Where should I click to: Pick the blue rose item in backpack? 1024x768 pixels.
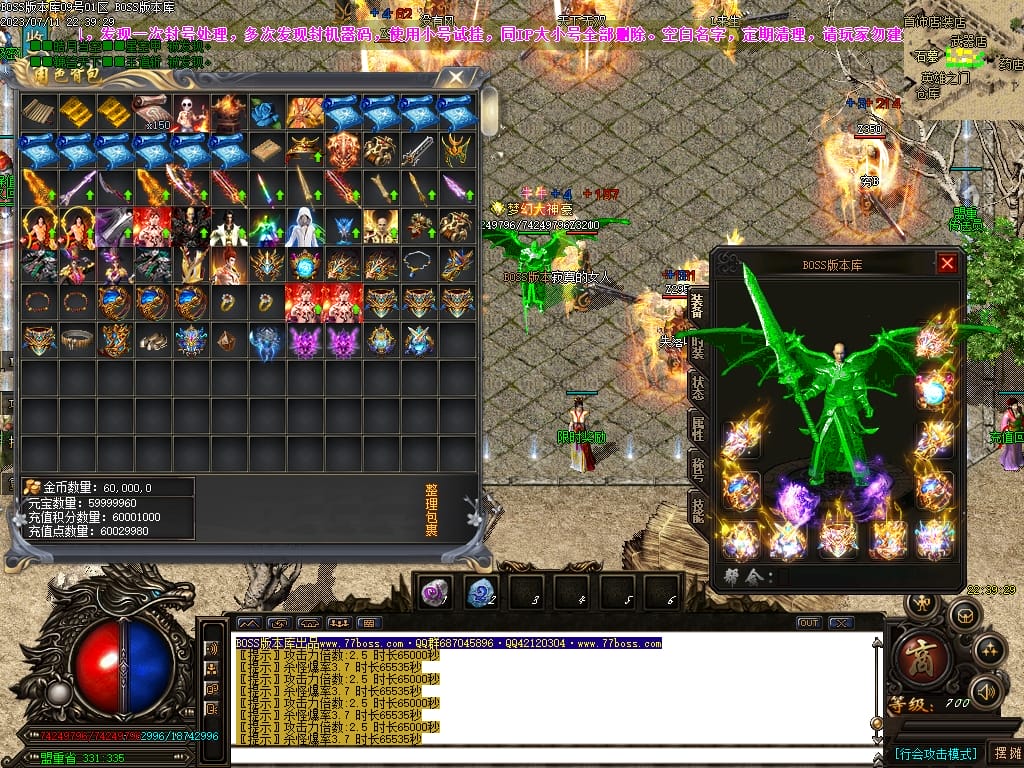pyautogui.click(x=268, y=113)
